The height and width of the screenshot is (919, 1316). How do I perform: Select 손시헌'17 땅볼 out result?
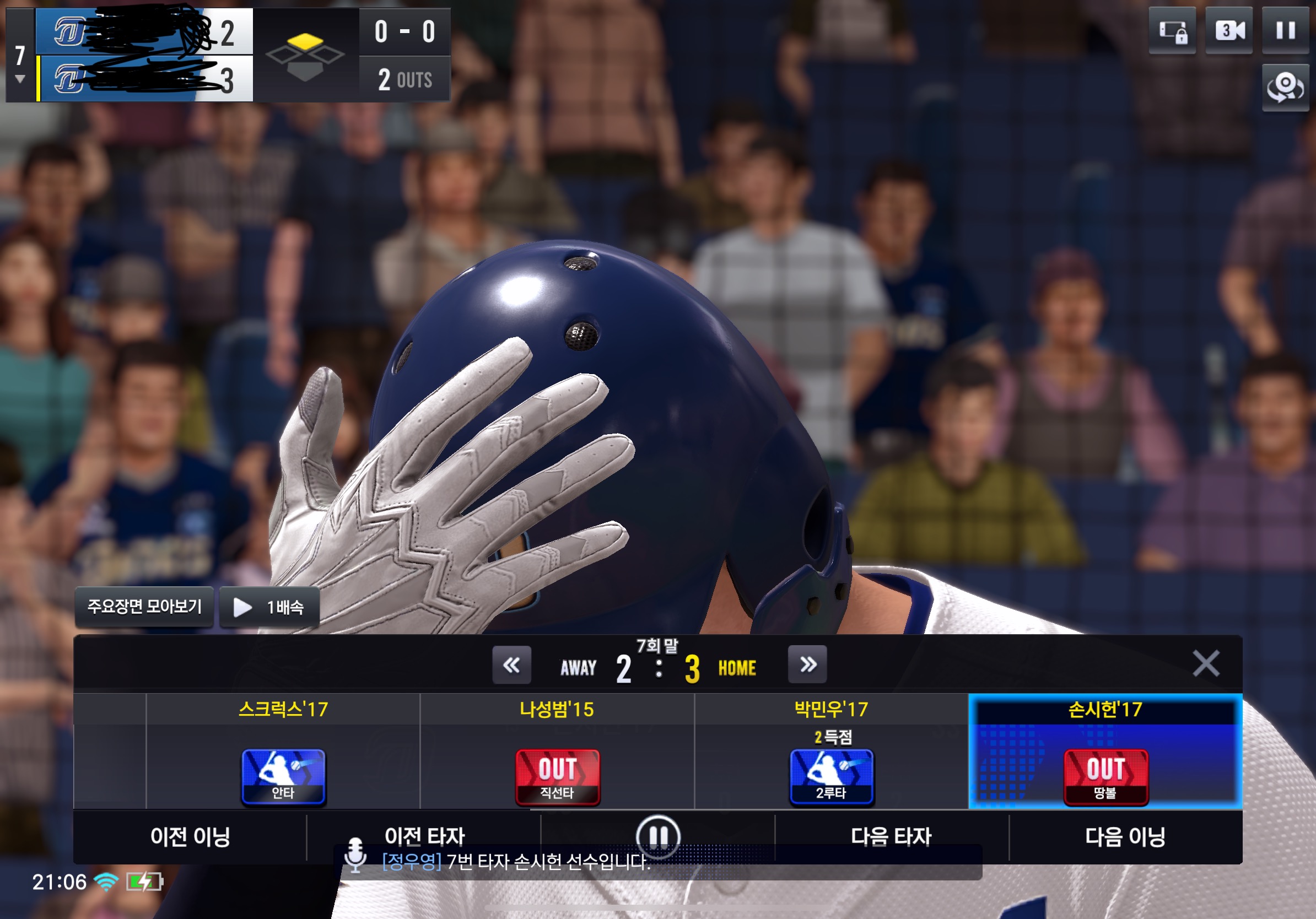1105,776
